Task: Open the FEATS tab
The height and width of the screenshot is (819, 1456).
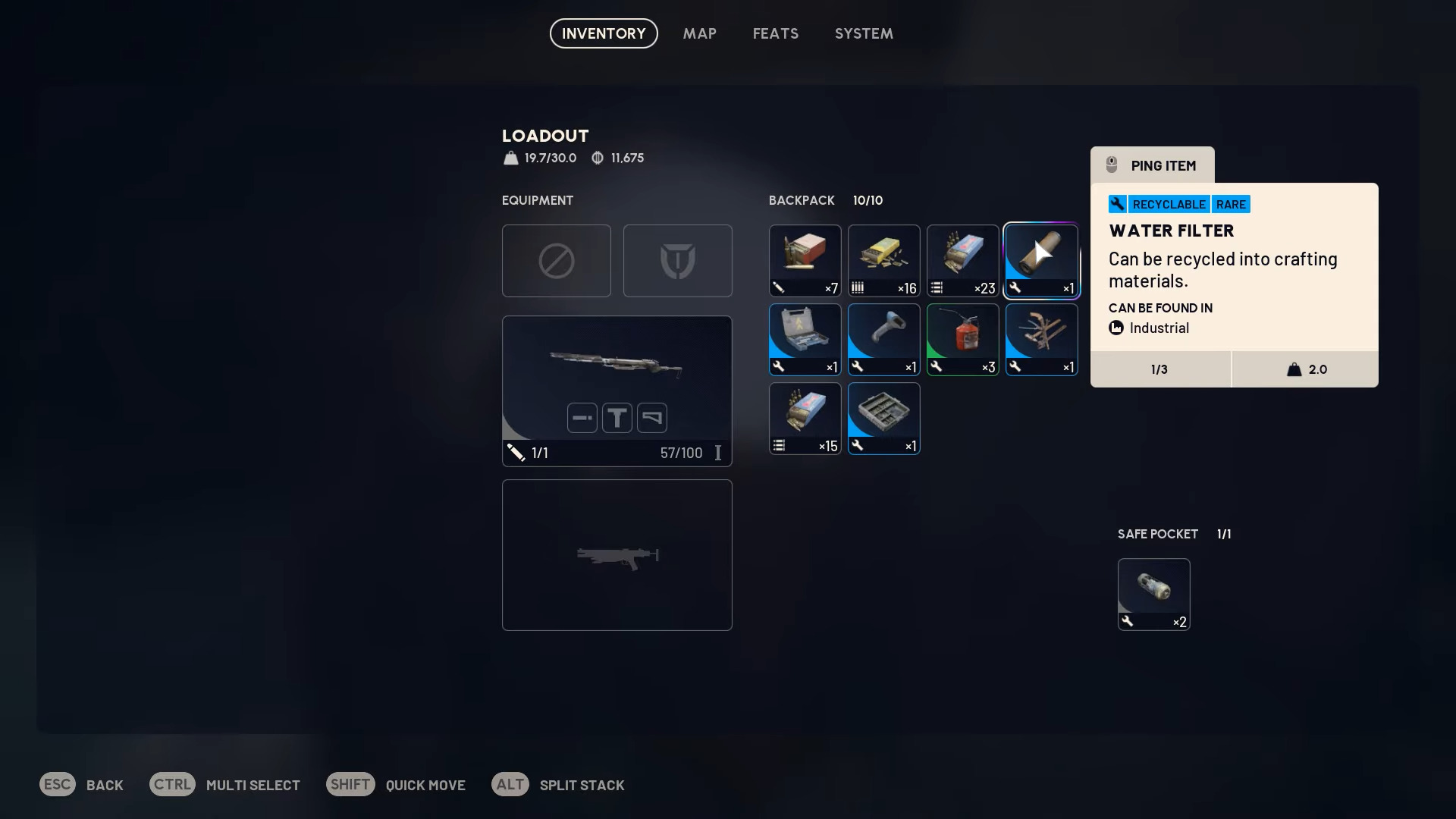Action: coord(775,33)
